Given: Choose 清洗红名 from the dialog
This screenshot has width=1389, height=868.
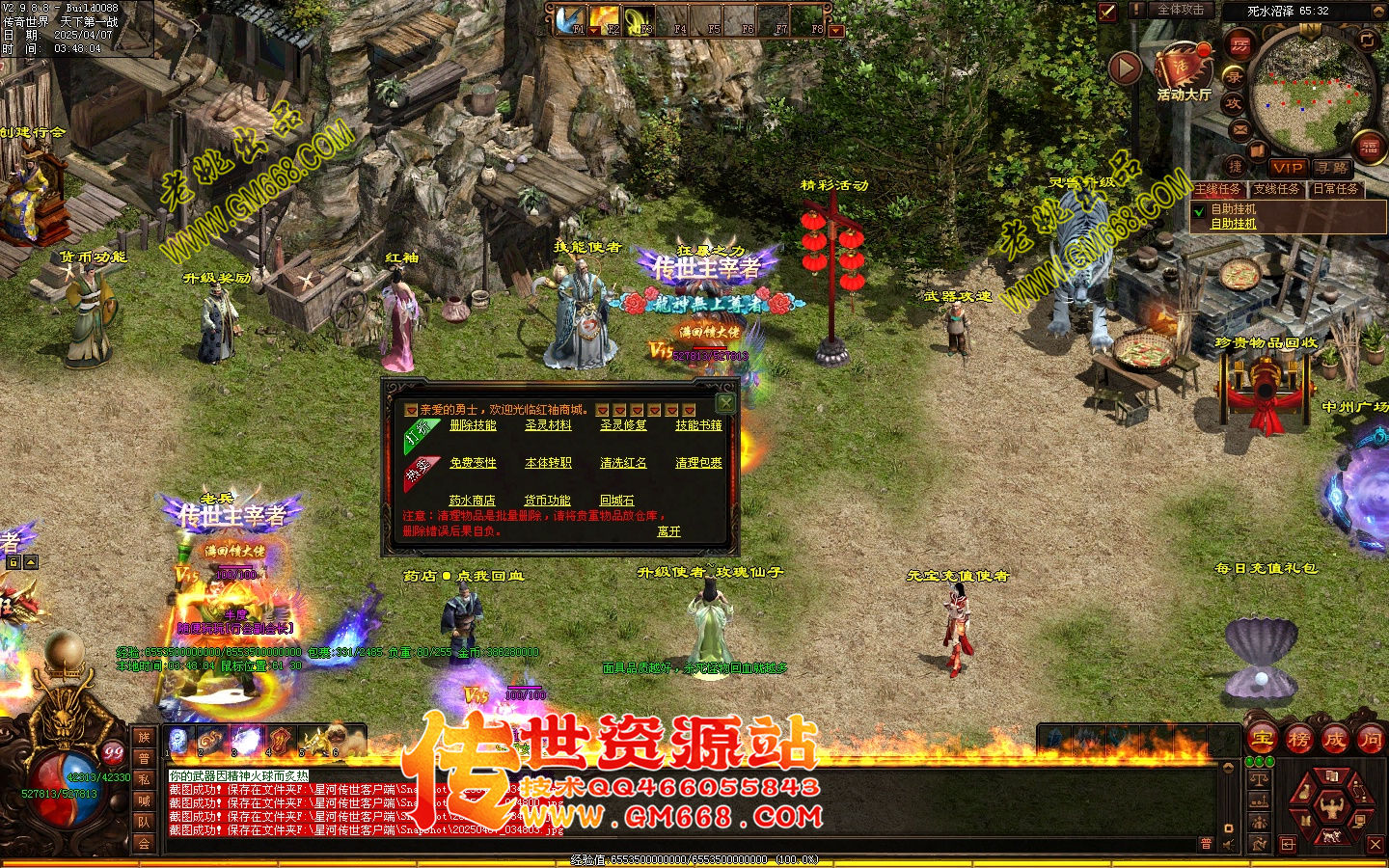Looking at the screenshot, I should click(623, 463).
